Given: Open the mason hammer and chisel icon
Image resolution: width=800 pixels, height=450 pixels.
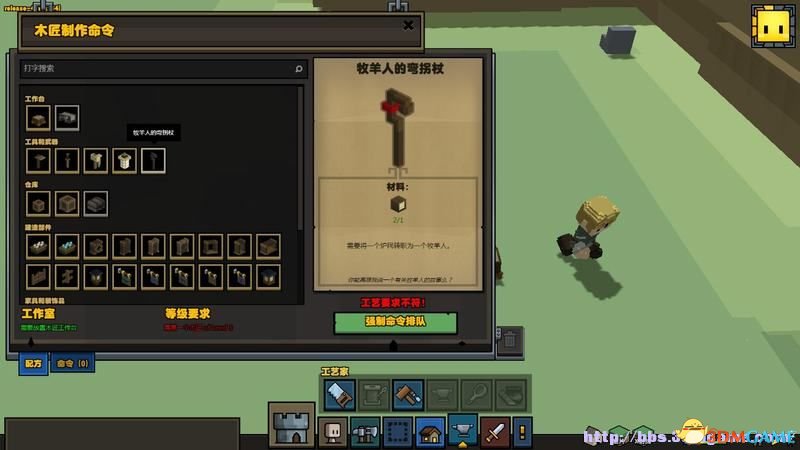Looking at the screenshot, I should 407,394.
